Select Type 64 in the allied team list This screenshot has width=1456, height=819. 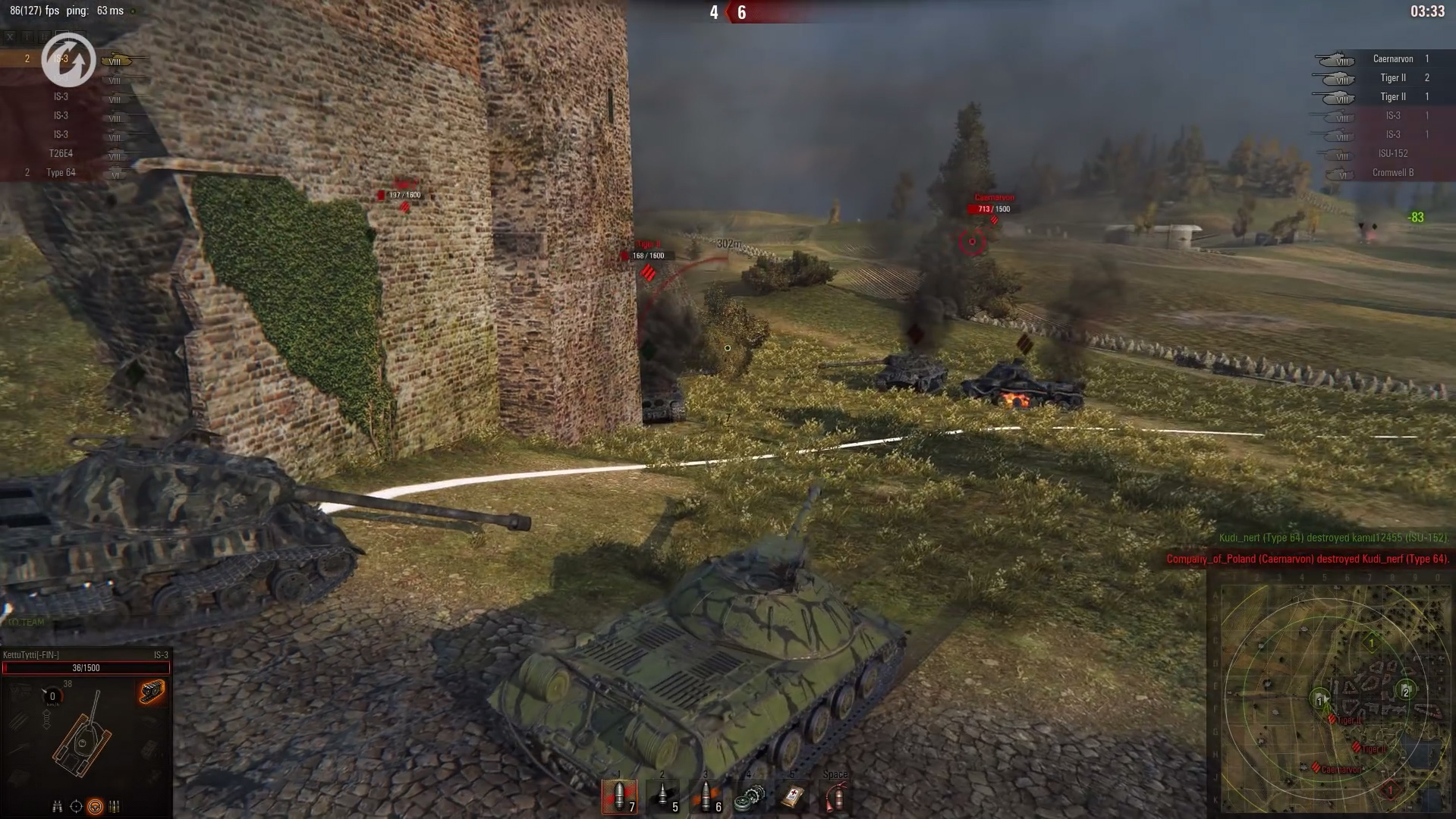pyautogui.click(x=61, y=173)
